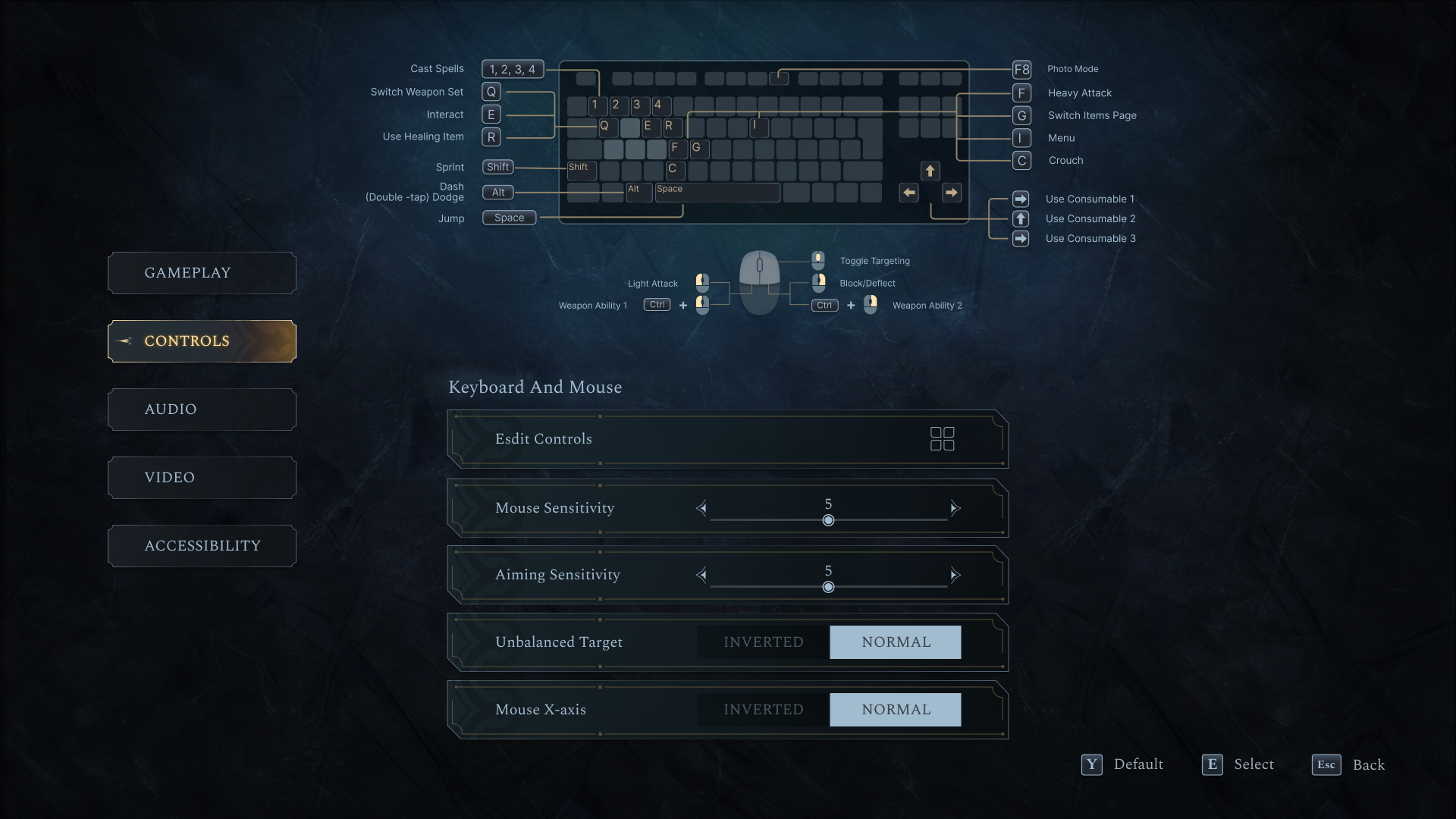Lower Aiming Sensitivity with the left arrow
Screen dimensions: 1456x819
701,575
